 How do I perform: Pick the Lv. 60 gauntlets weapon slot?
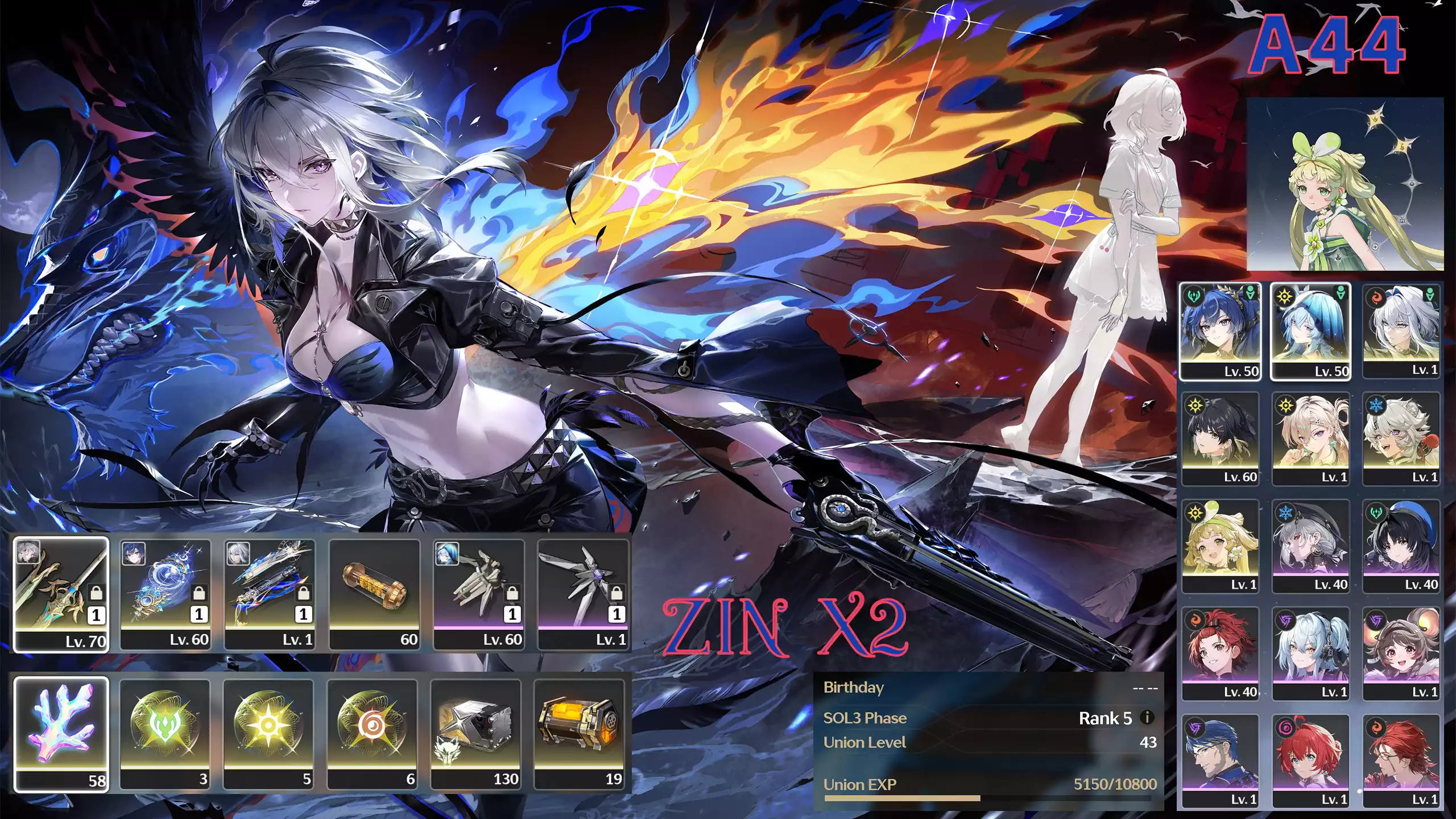(479, 594)
